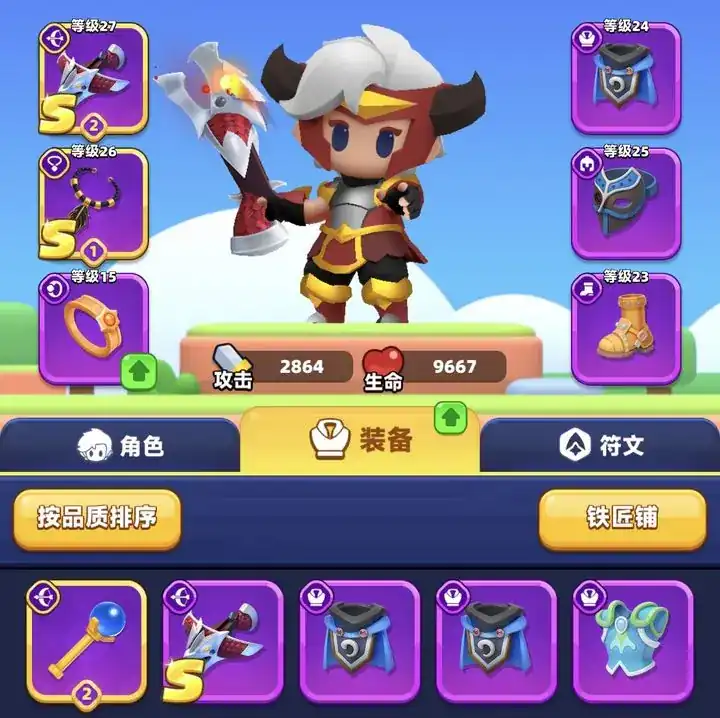Screen dimensions: 720x718
Task: Choose the teal chest armor in inventory
Action: (632, 640)
